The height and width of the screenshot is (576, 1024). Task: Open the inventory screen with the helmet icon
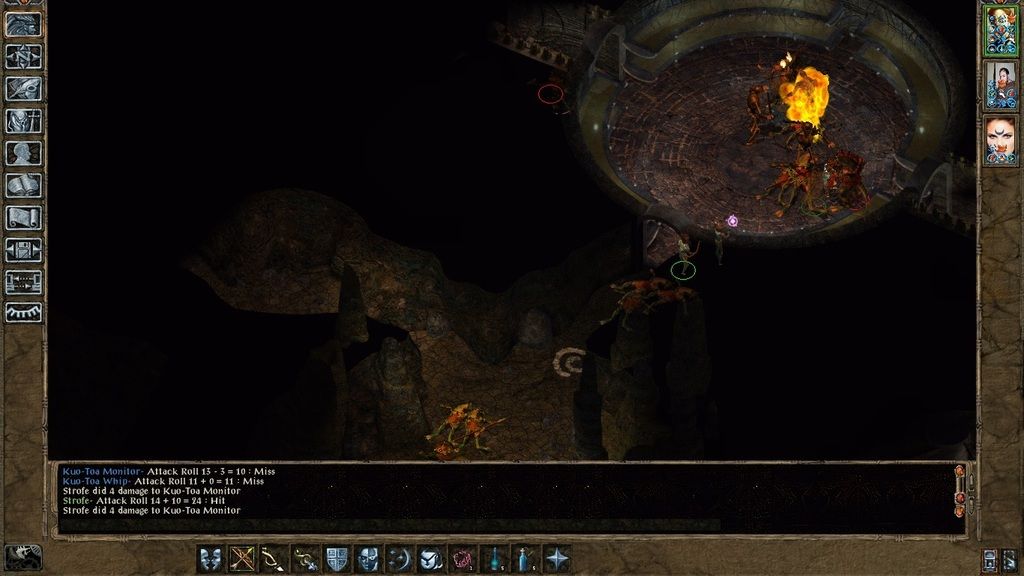23,121
